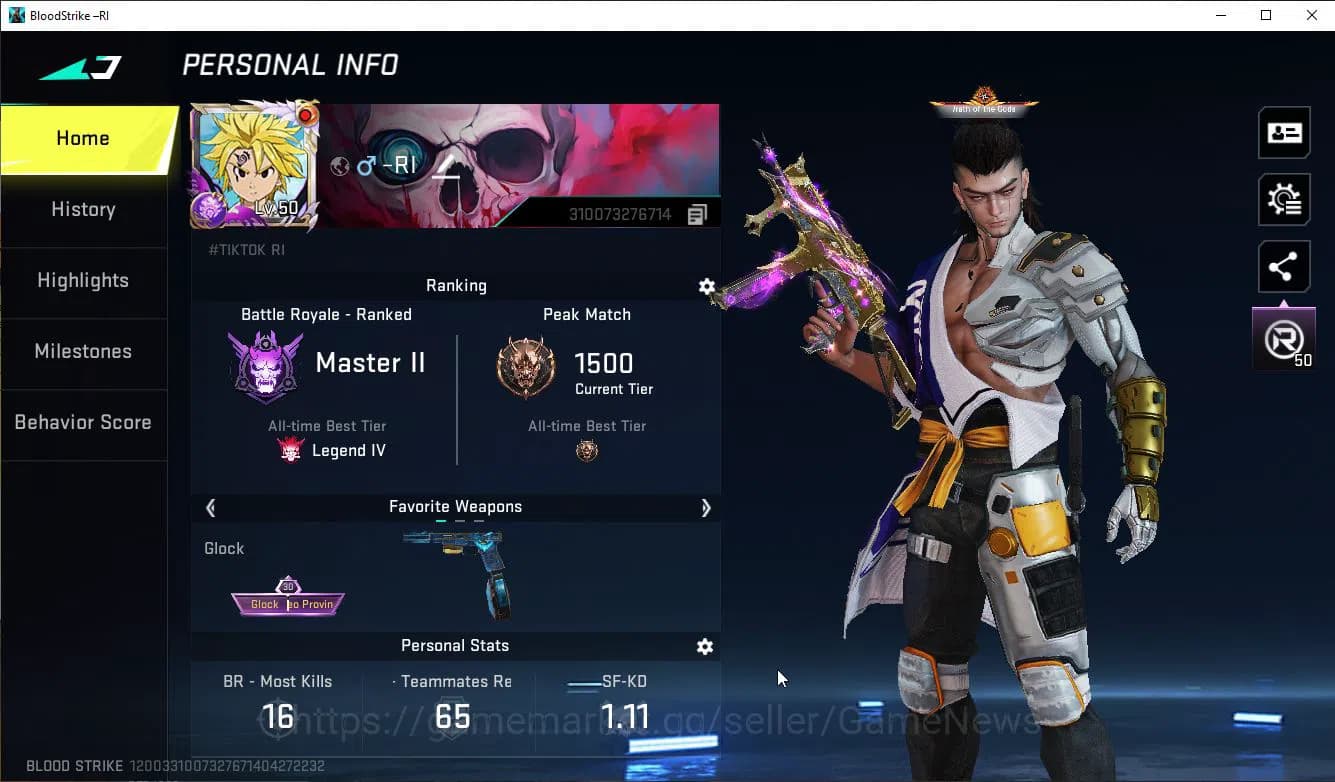Open the ID card profile icon
The width and height of the screenshot is (1335, 782).
pos(1283,132)
